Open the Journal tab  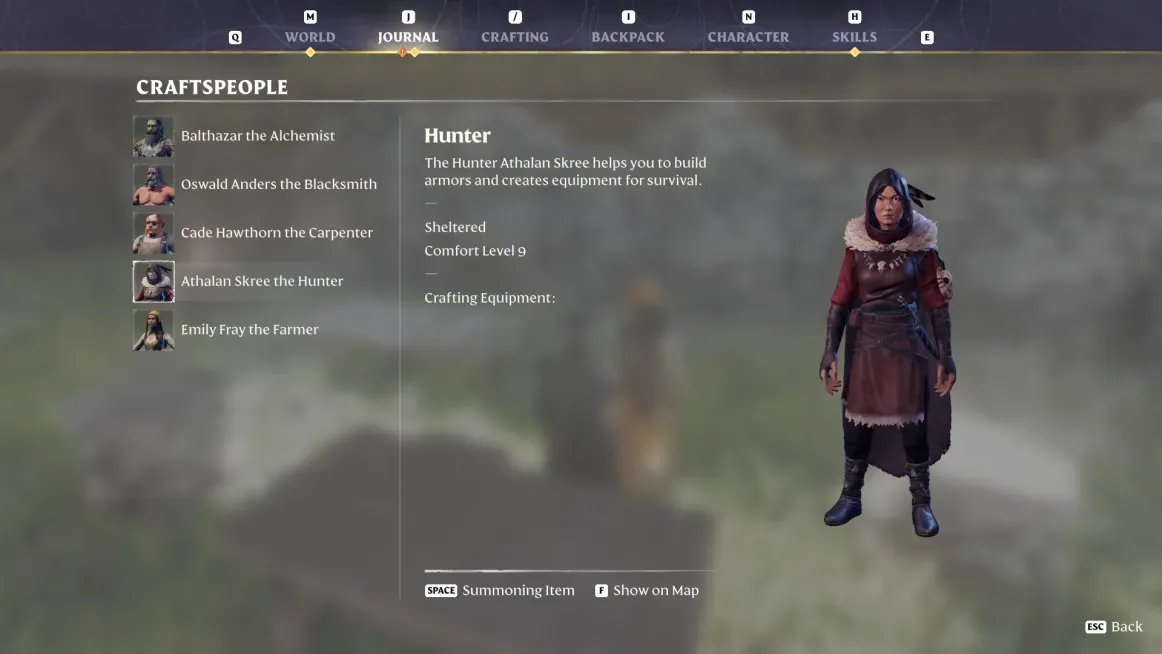pos(408,37)
